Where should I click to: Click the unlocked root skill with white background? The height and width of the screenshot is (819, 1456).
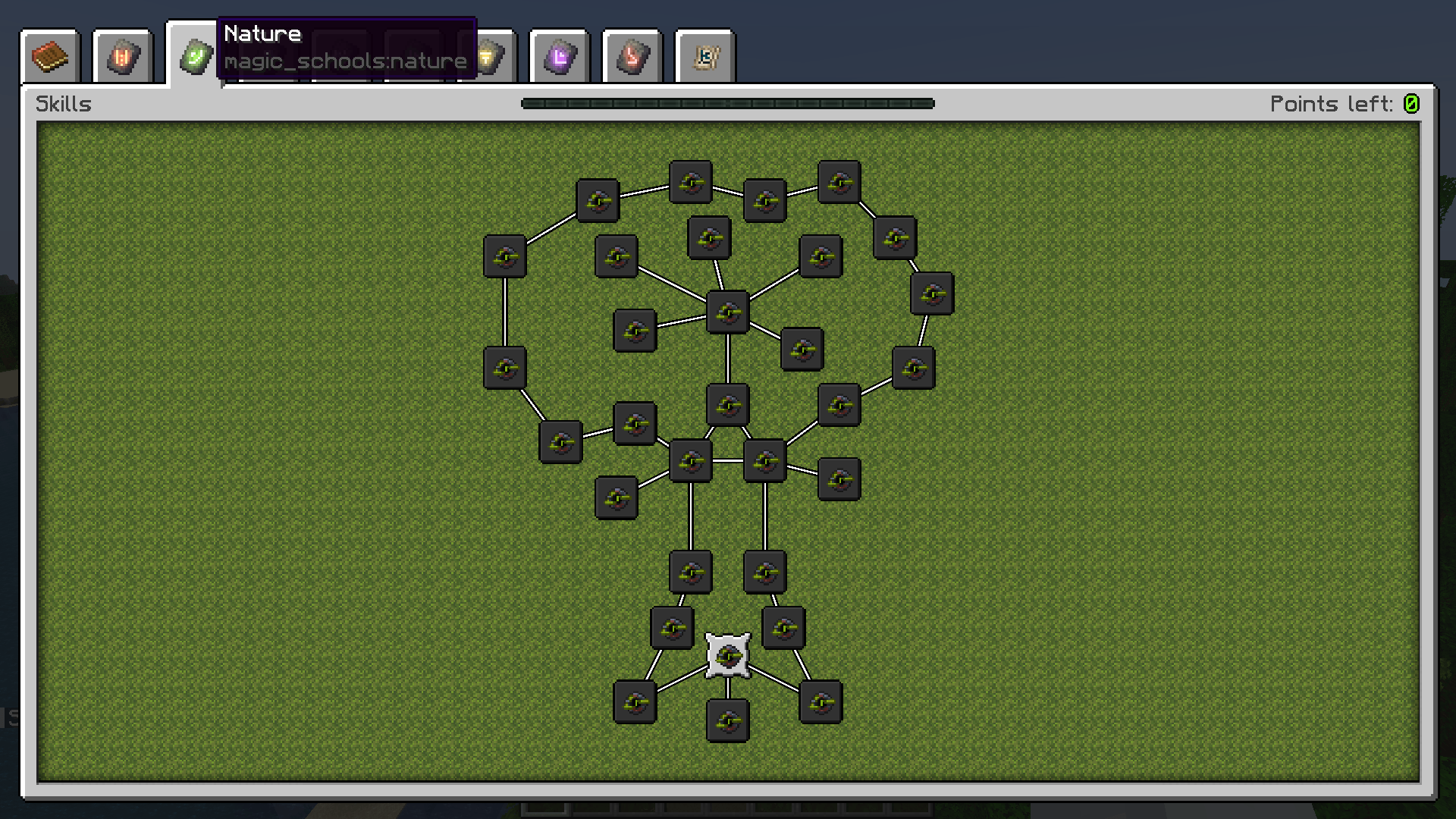[x=726, y=657]
